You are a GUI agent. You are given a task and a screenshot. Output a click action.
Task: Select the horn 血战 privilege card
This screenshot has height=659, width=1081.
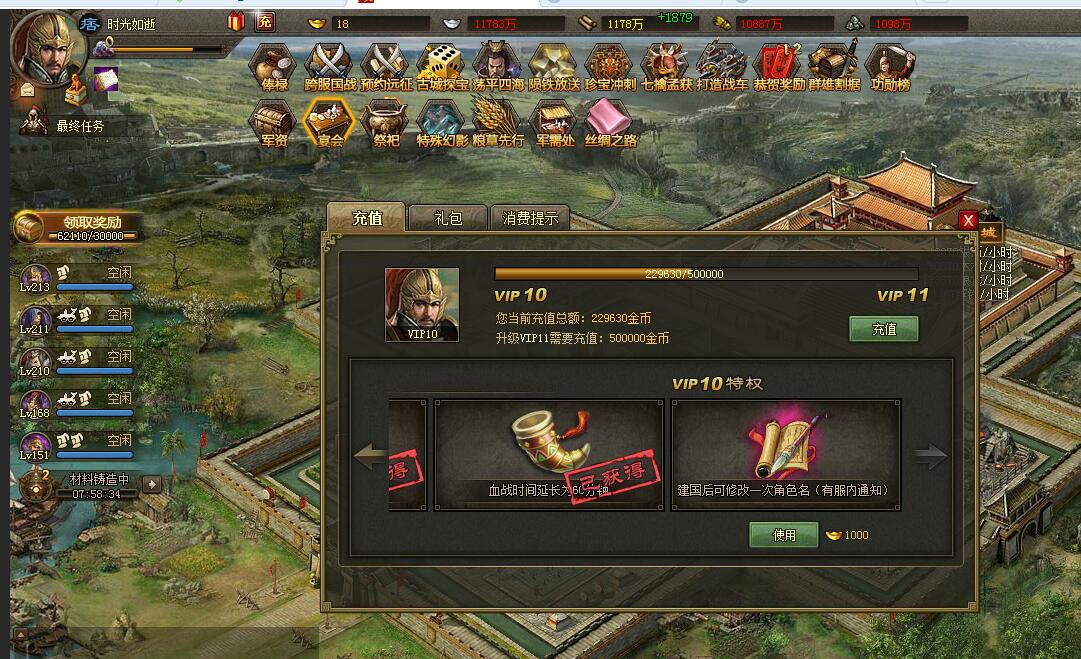click(x=549, y=455)
